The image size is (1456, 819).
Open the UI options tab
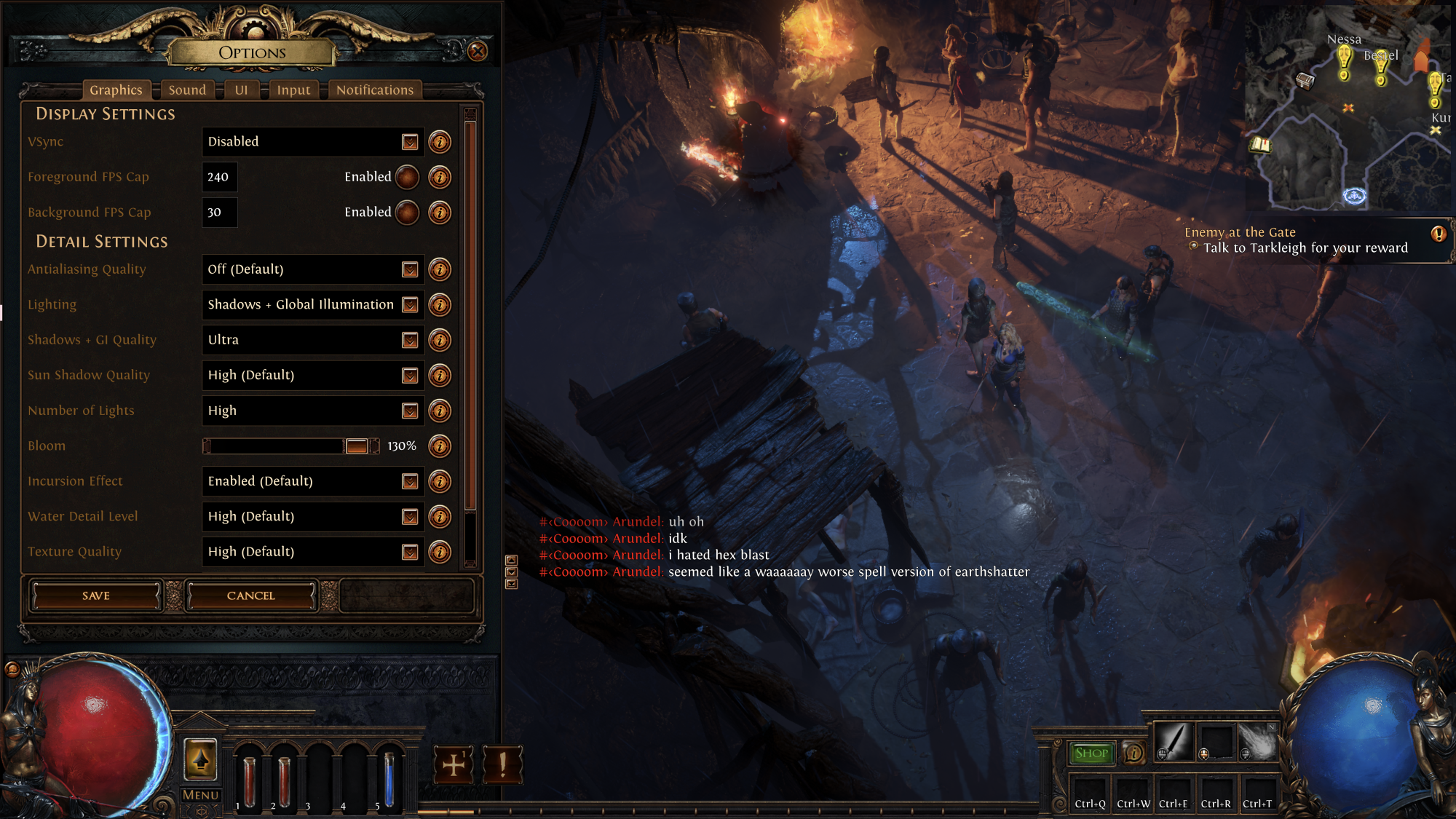point(241,90)
